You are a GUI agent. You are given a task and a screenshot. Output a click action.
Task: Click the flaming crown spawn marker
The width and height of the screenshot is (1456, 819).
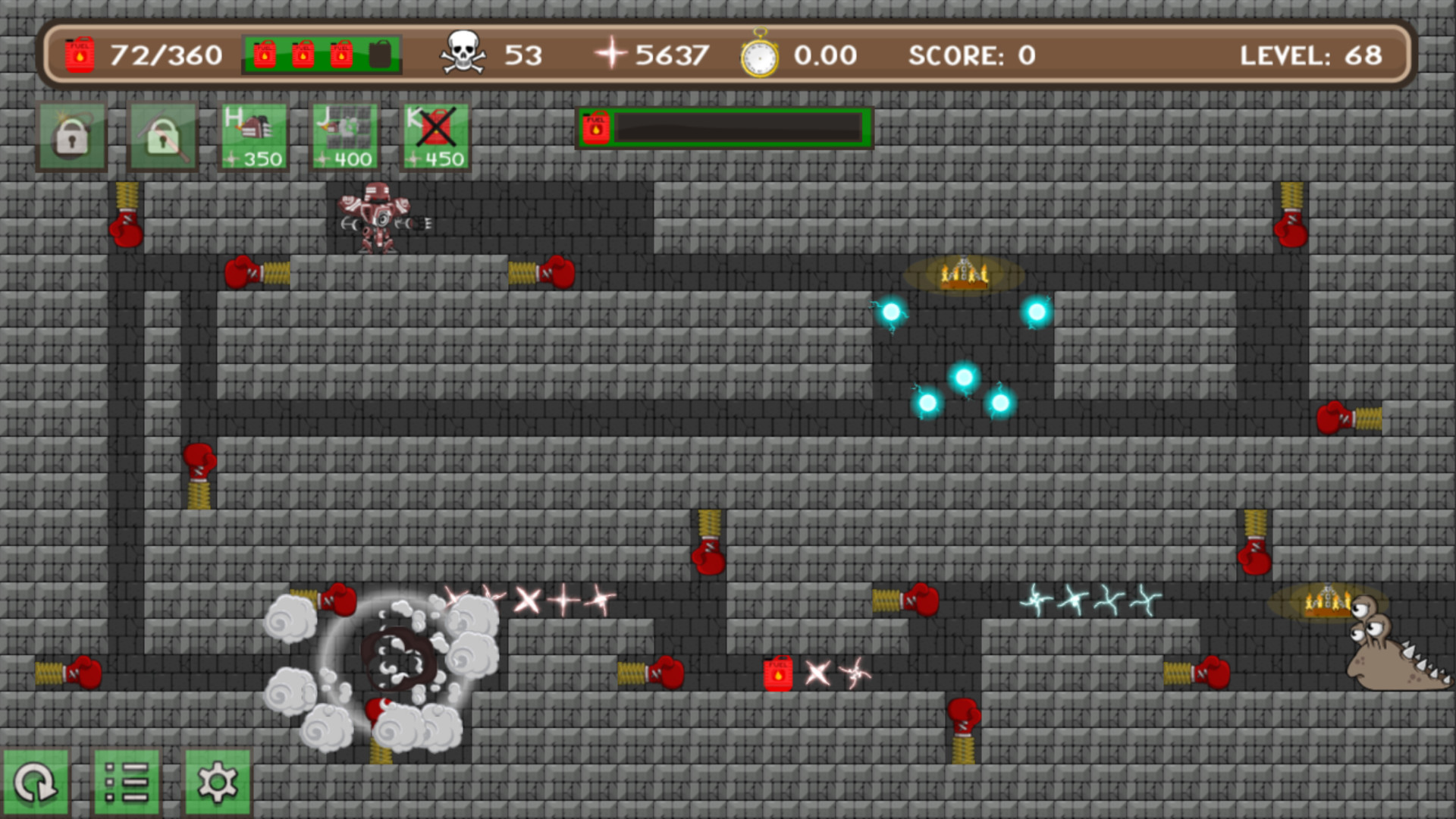[x=964, y=275]
